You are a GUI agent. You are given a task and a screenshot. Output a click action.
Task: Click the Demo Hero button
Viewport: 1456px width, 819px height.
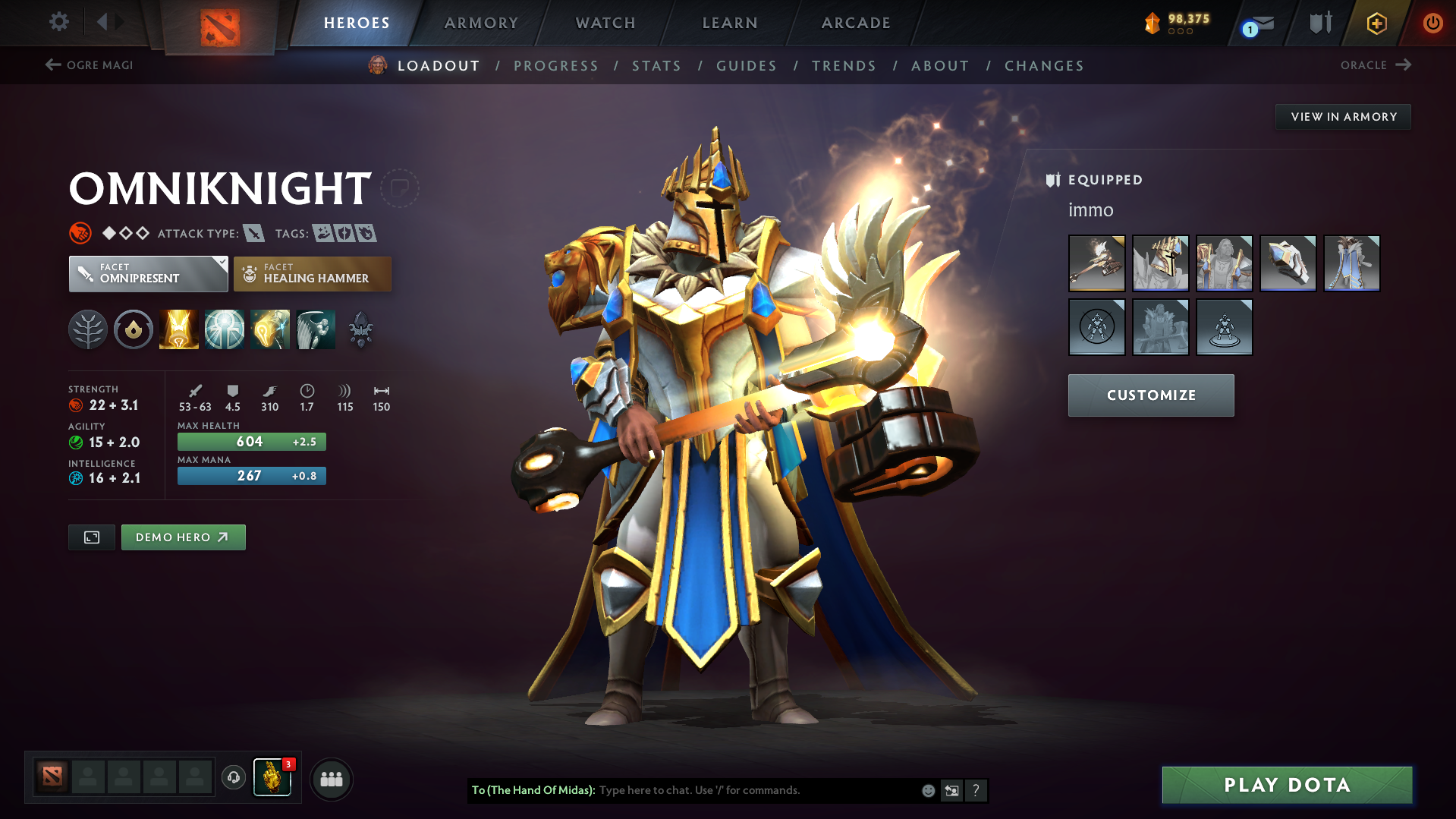click(x=183, y=537)
